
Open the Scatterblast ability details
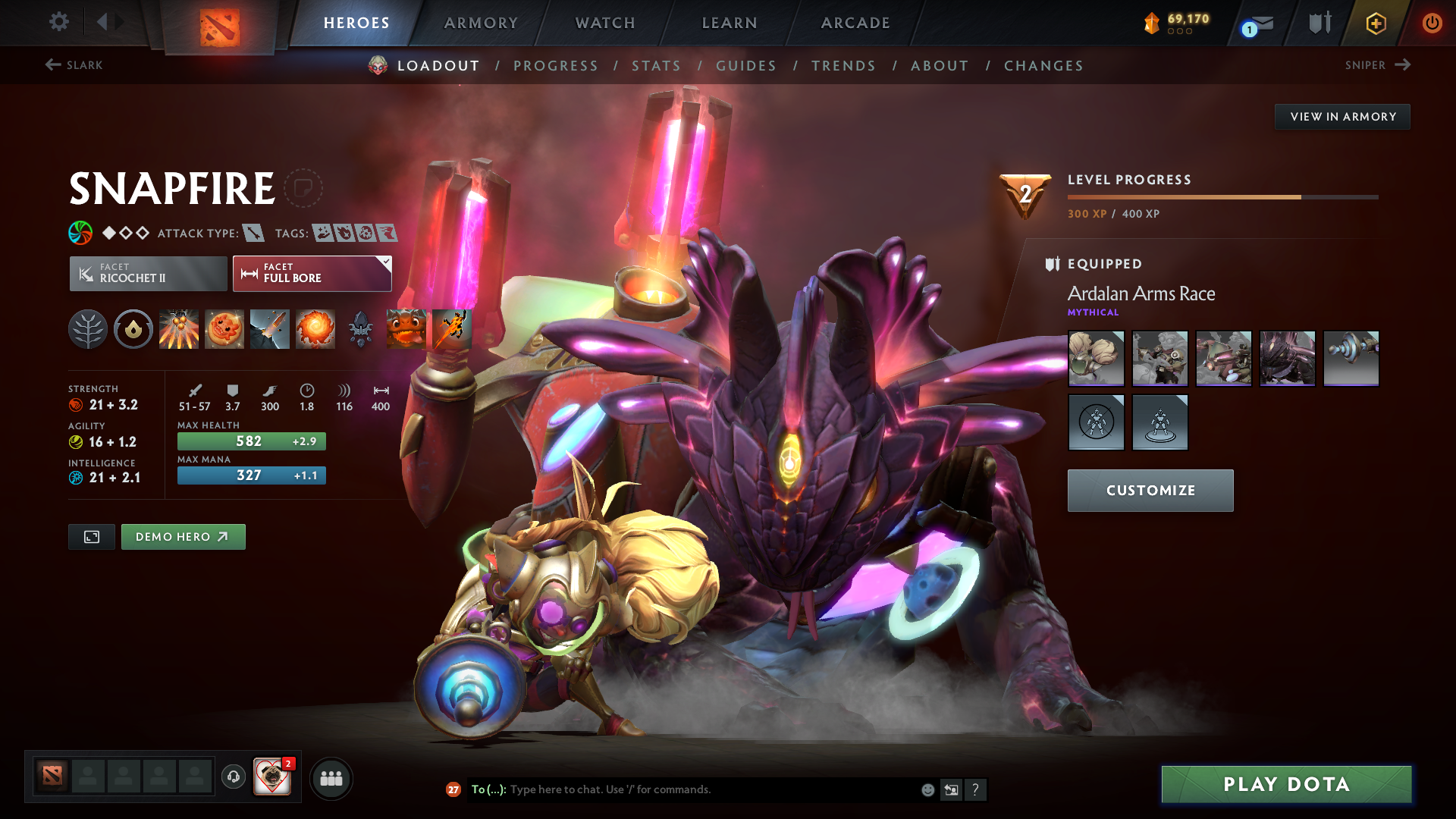pos(178,328)
